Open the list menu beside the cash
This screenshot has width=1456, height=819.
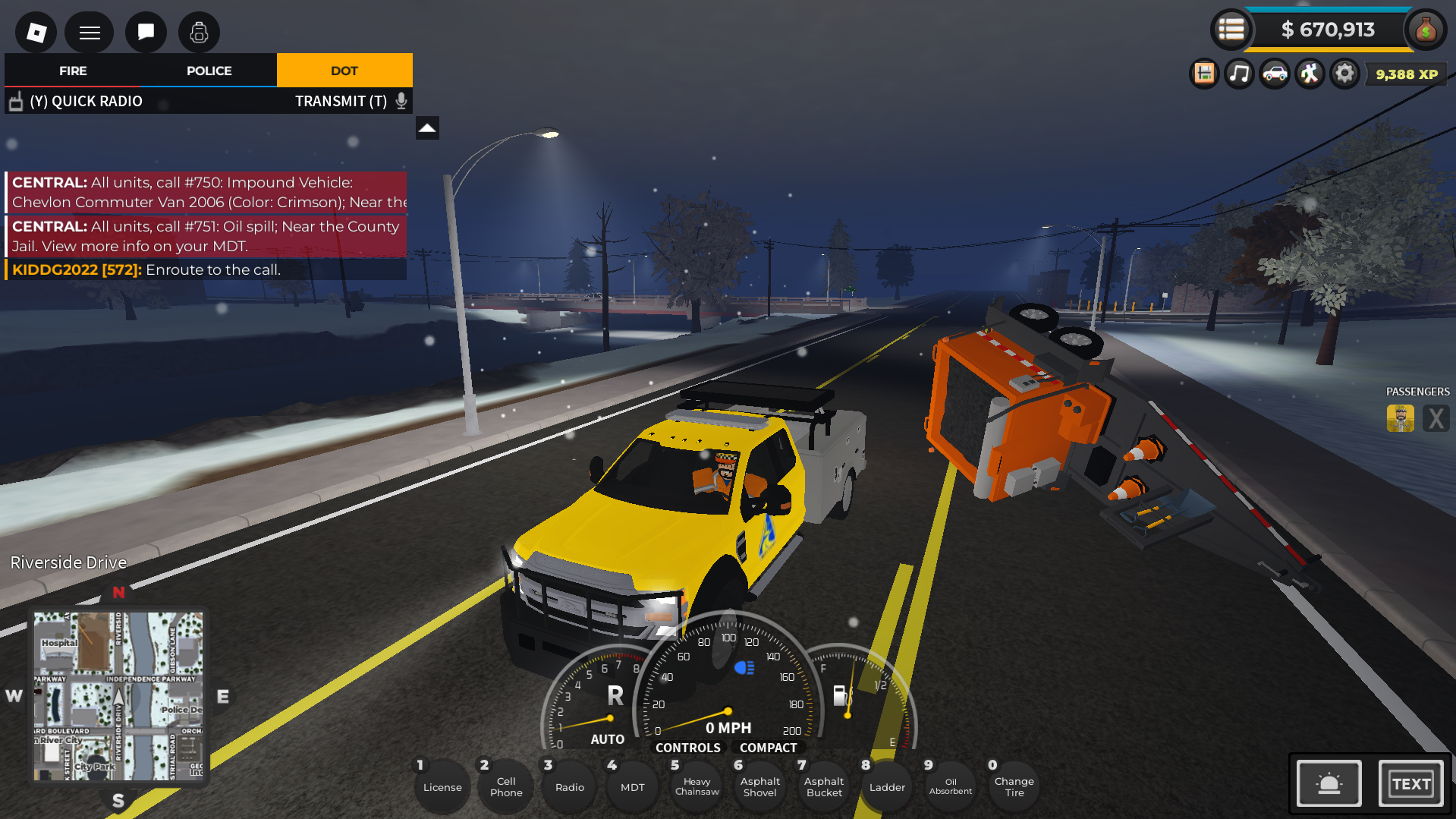click(1231, 30)
